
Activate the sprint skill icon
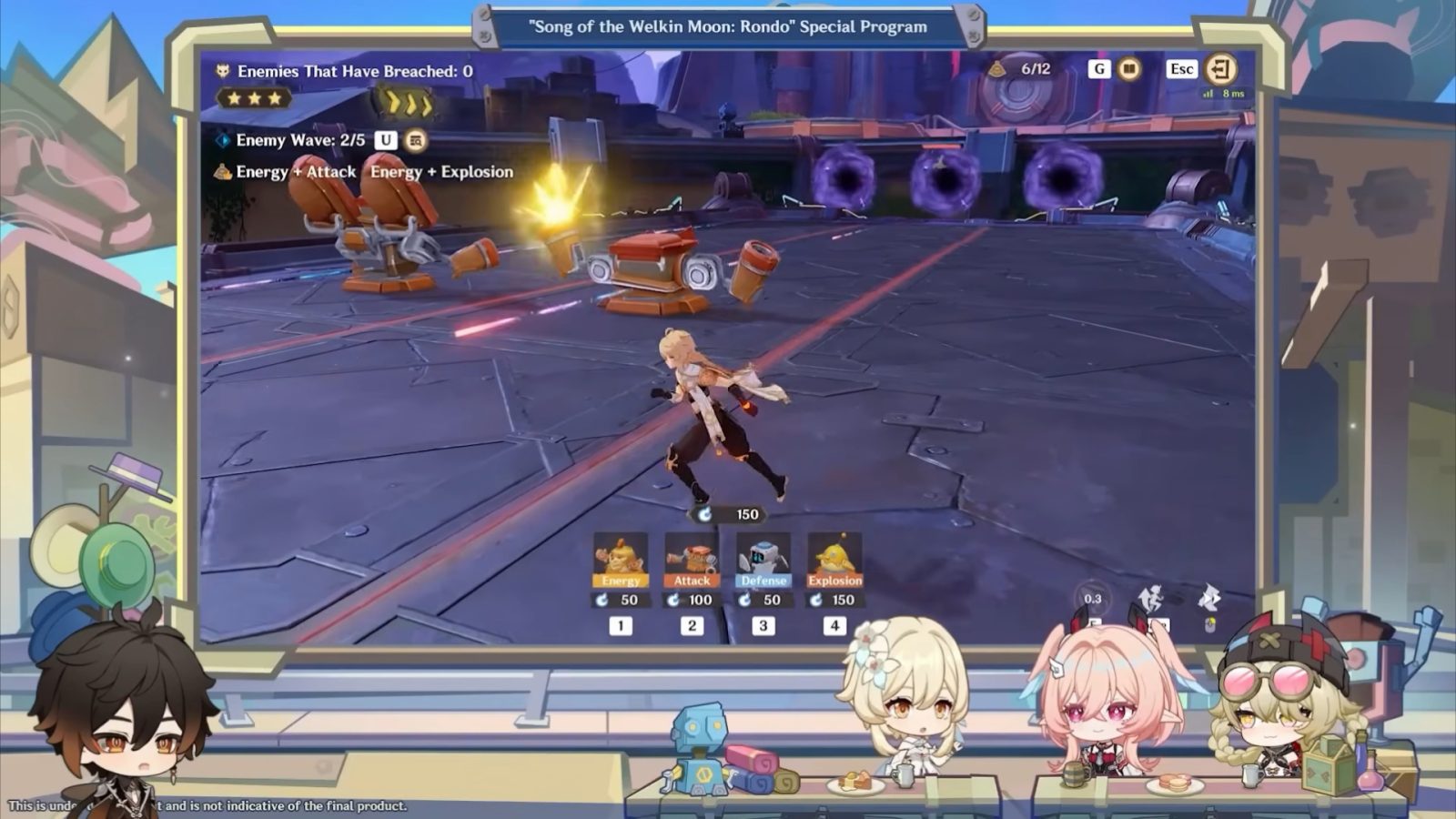1149,596
